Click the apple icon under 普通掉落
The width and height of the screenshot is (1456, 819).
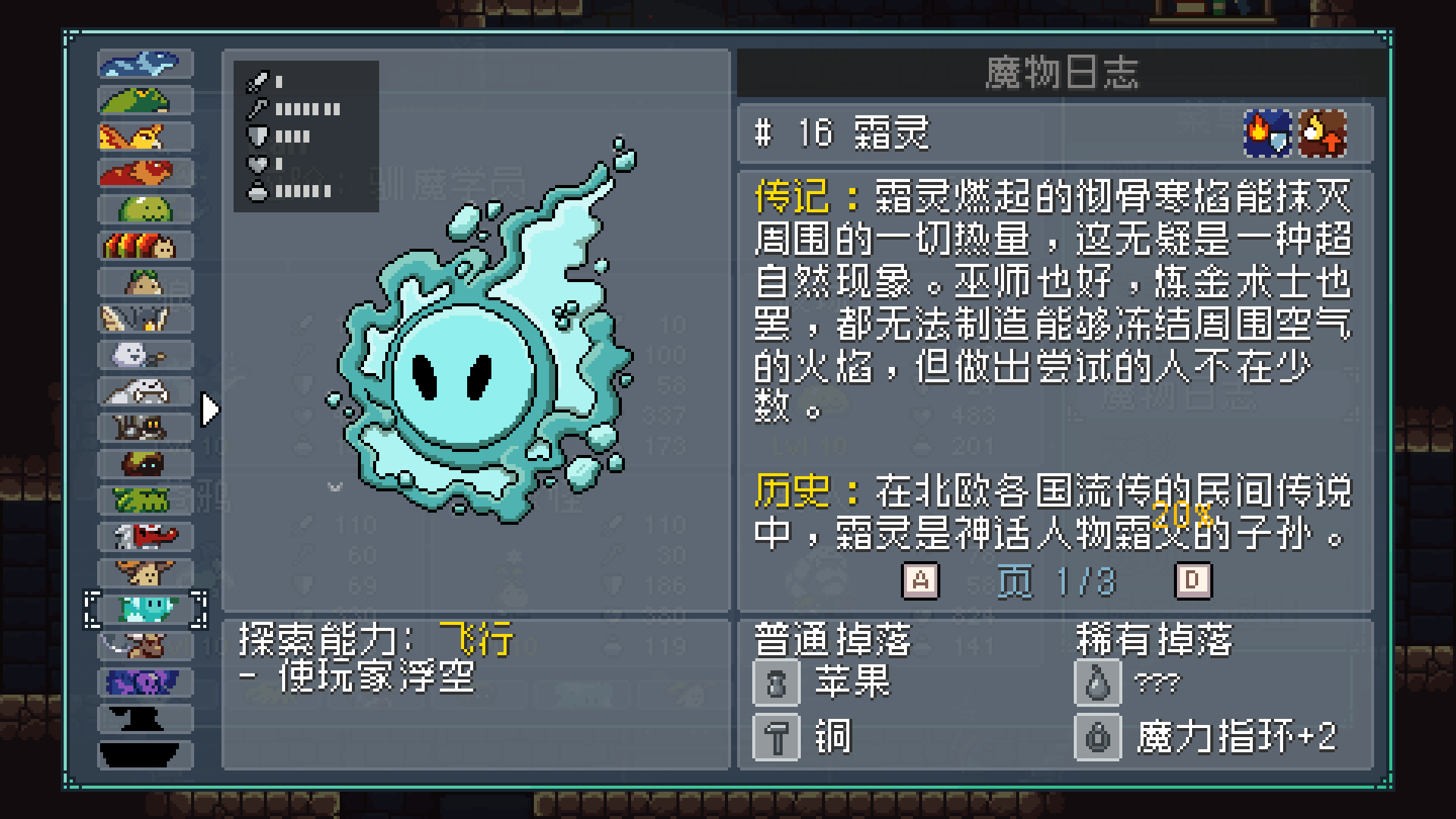775,682
